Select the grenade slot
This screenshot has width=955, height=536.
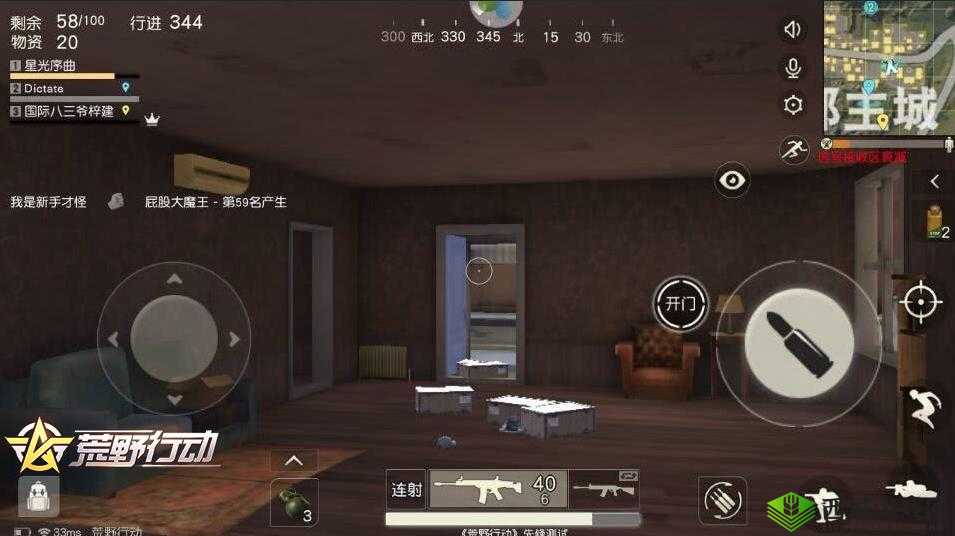pyautogui.click(x=294, y=502)
